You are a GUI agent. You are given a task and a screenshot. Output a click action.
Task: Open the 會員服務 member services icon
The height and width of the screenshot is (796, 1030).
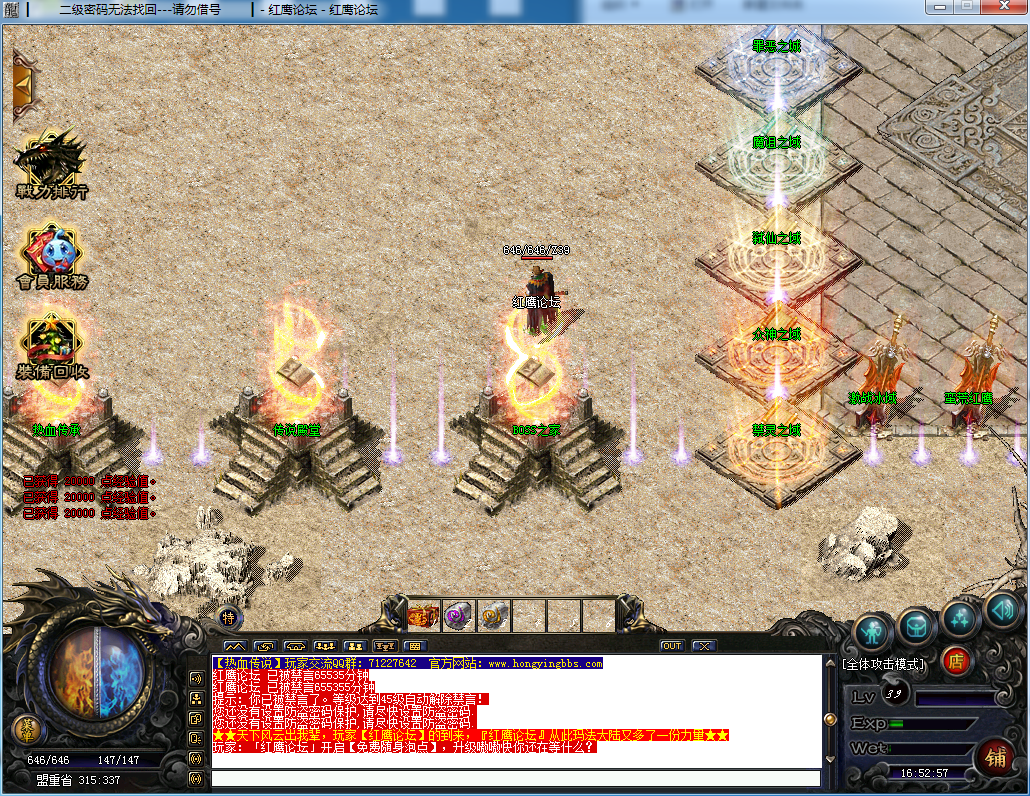point(51,257)
